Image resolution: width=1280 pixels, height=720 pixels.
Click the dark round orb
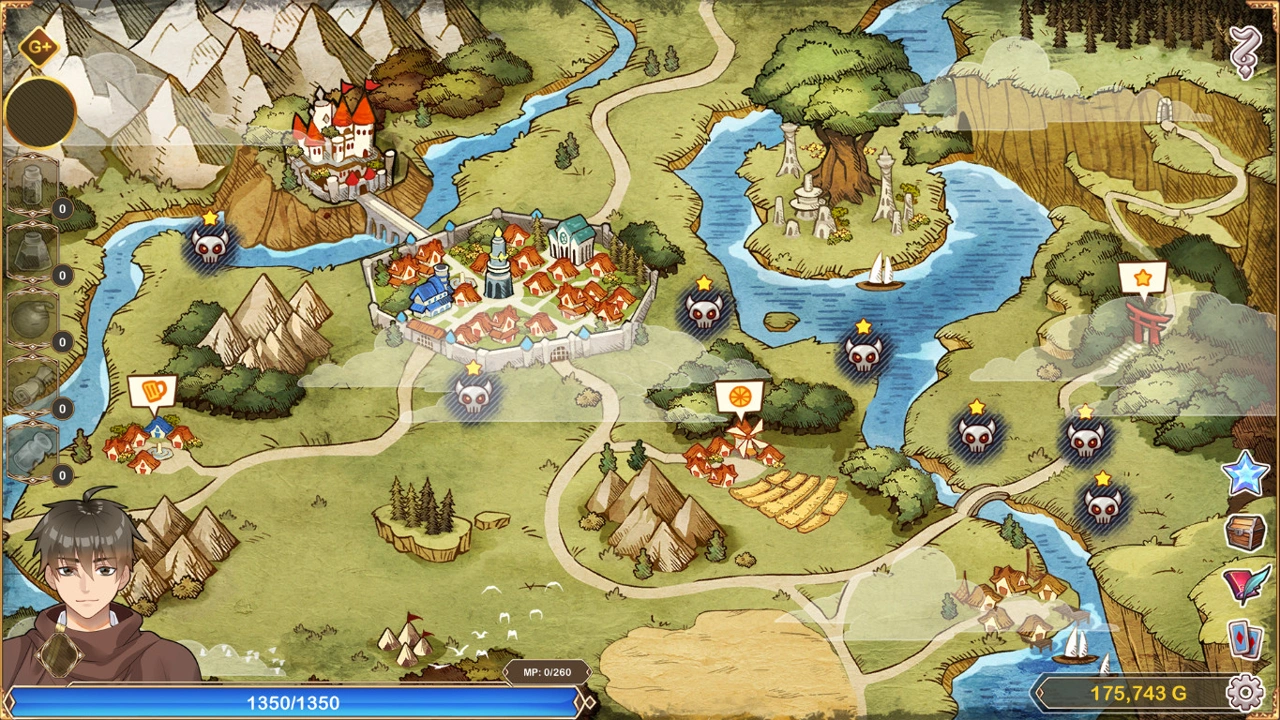(x=40, y=111)
